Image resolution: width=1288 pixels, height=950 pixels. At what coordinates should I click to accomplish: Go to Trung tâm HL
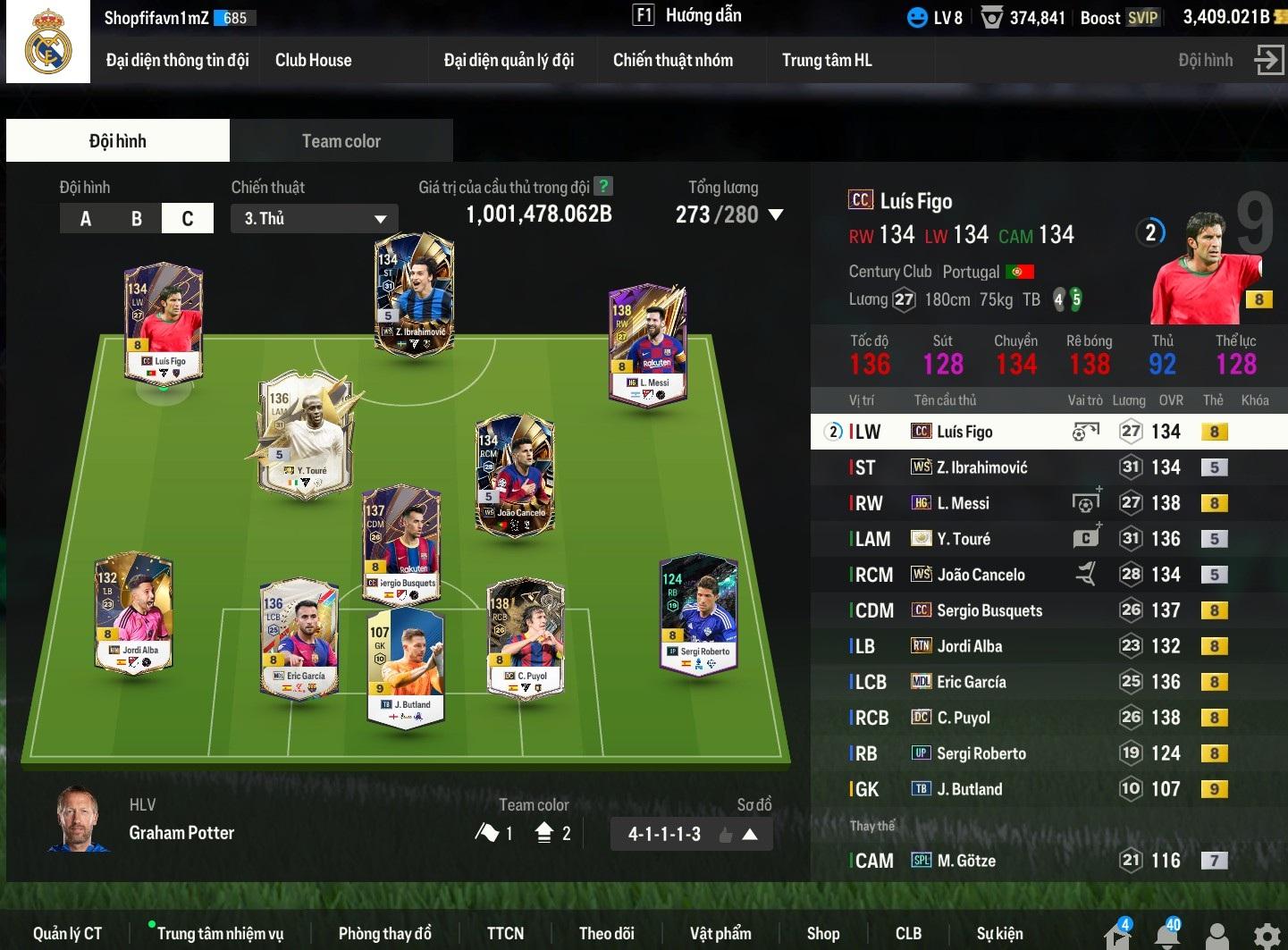826,61
